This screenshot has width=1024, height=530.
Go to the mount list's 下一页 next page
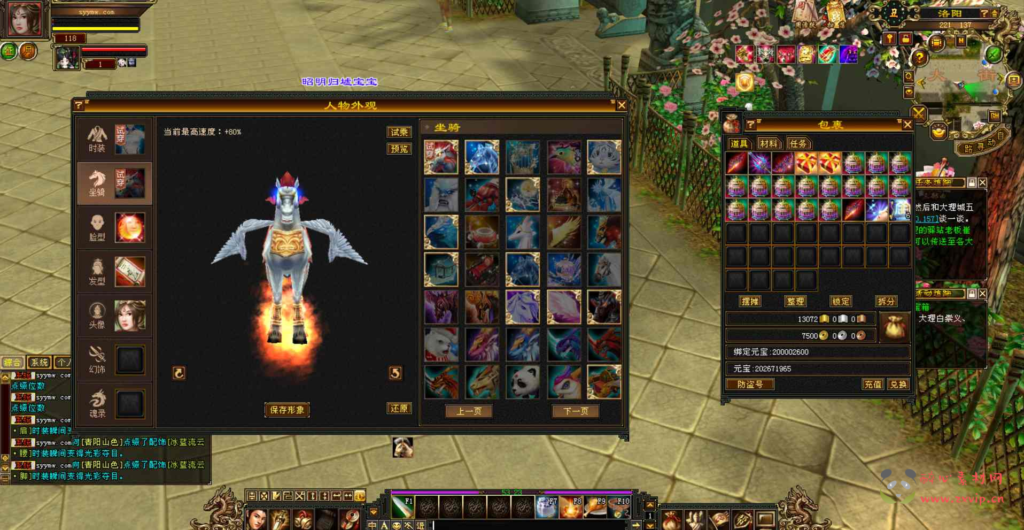click(576, 411)
